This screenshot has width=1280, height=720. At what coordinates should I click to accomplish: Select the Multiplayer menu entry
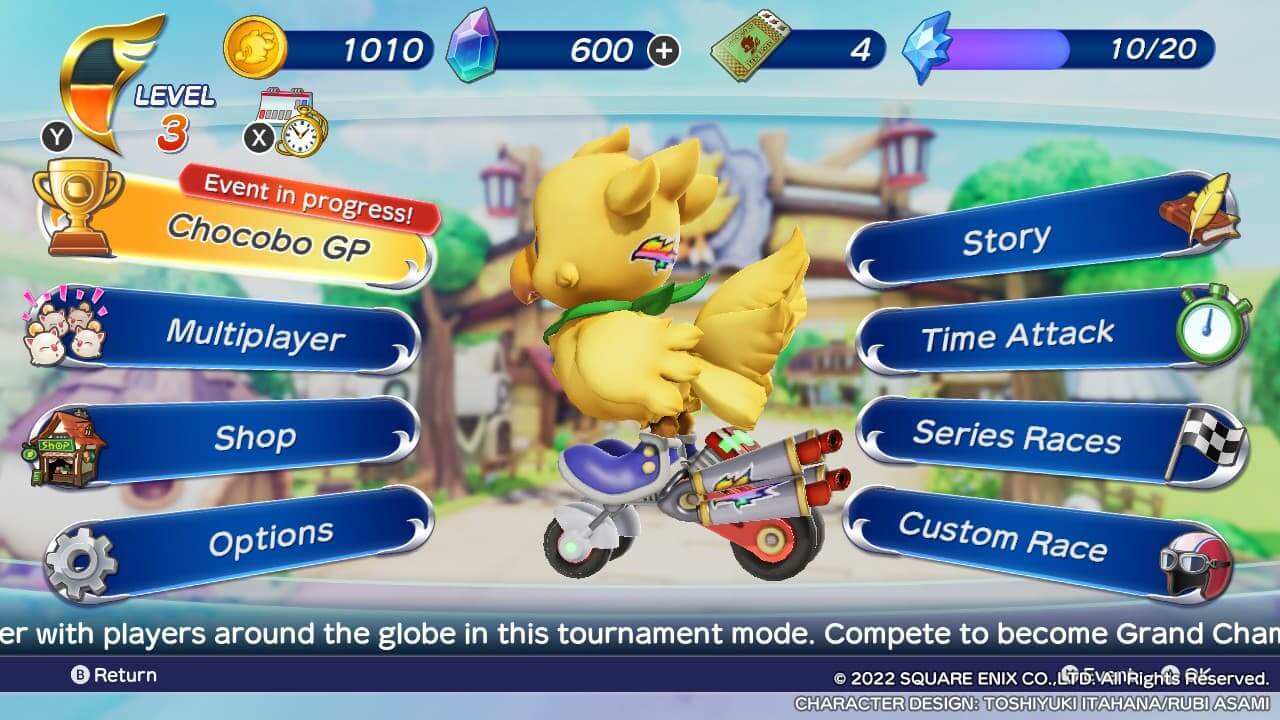(x=255, y=335)
